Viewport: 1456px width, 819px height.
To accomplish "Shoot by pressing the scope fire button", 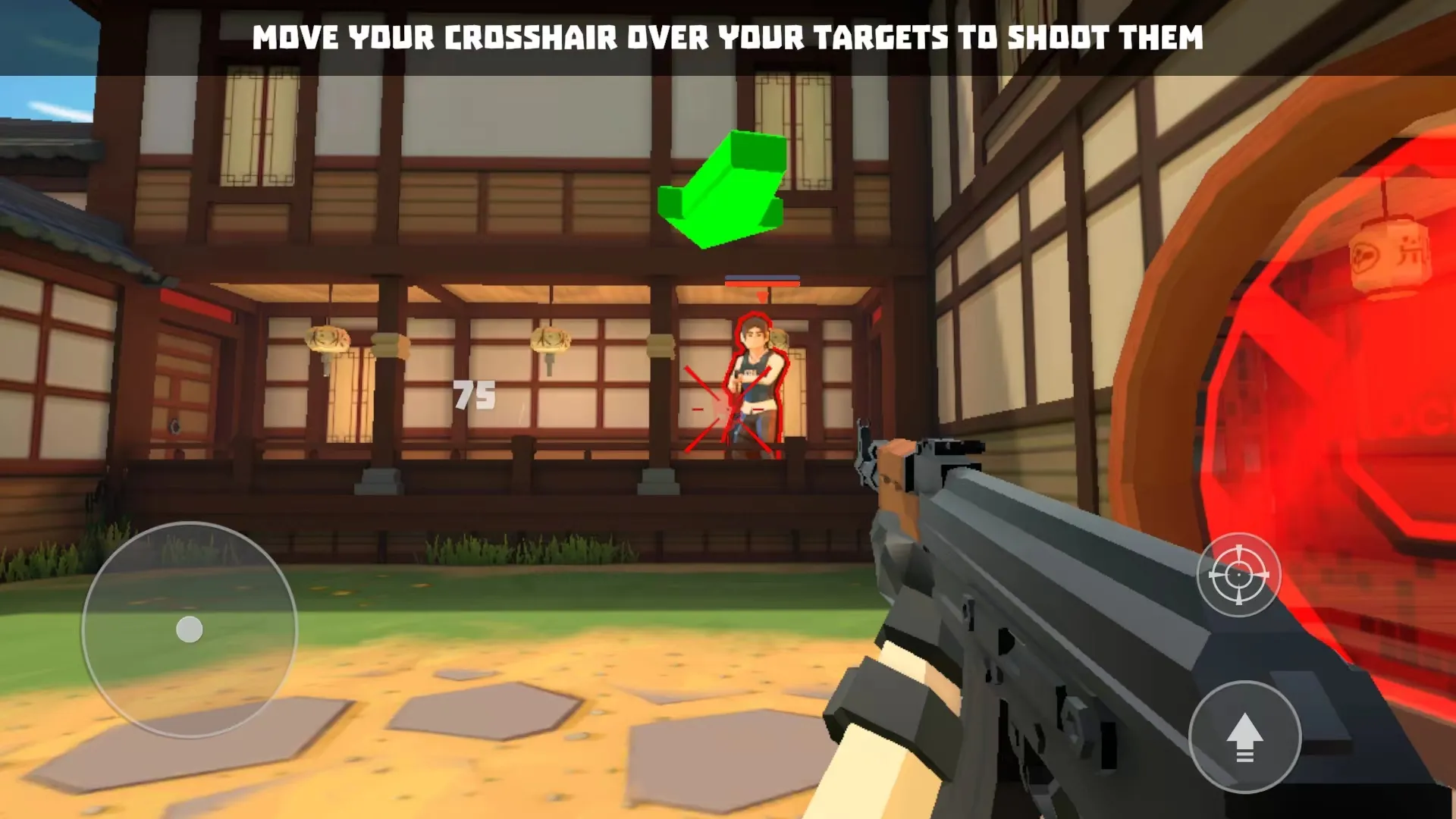I will coord(1238,575).
